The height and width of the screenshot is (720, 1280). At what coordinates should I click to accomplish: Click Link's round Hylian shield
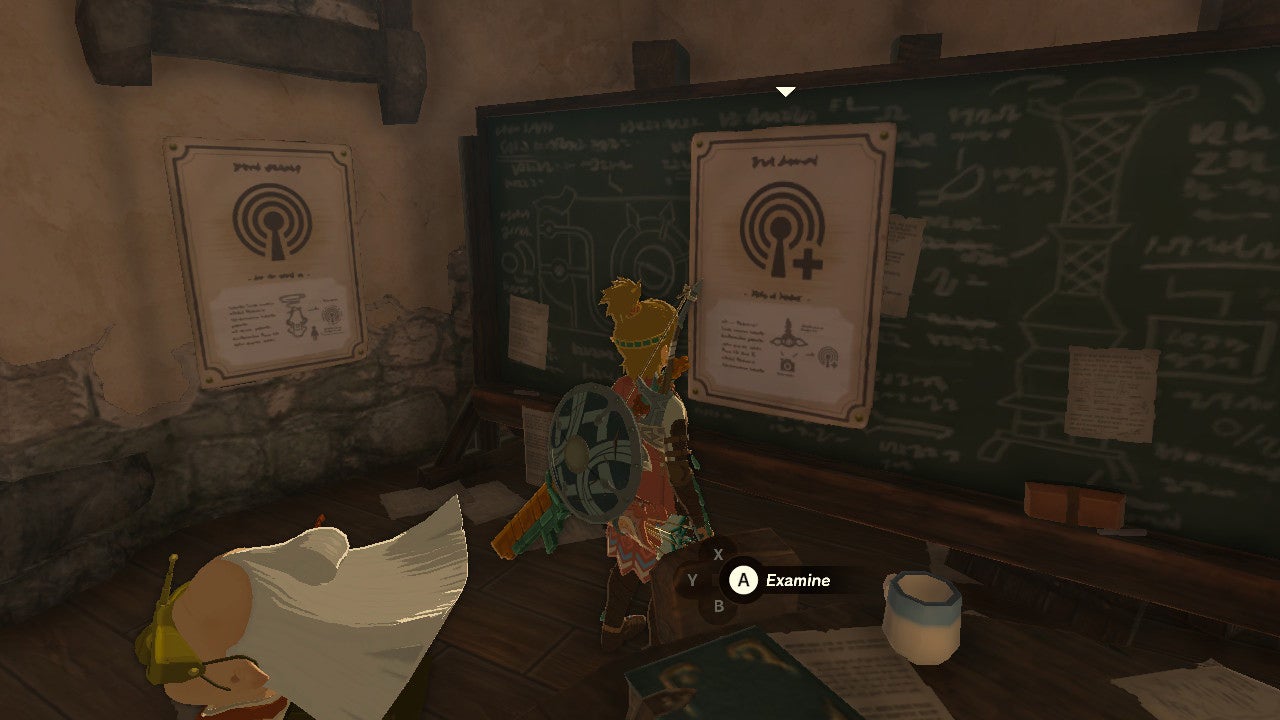coord(592,450)
